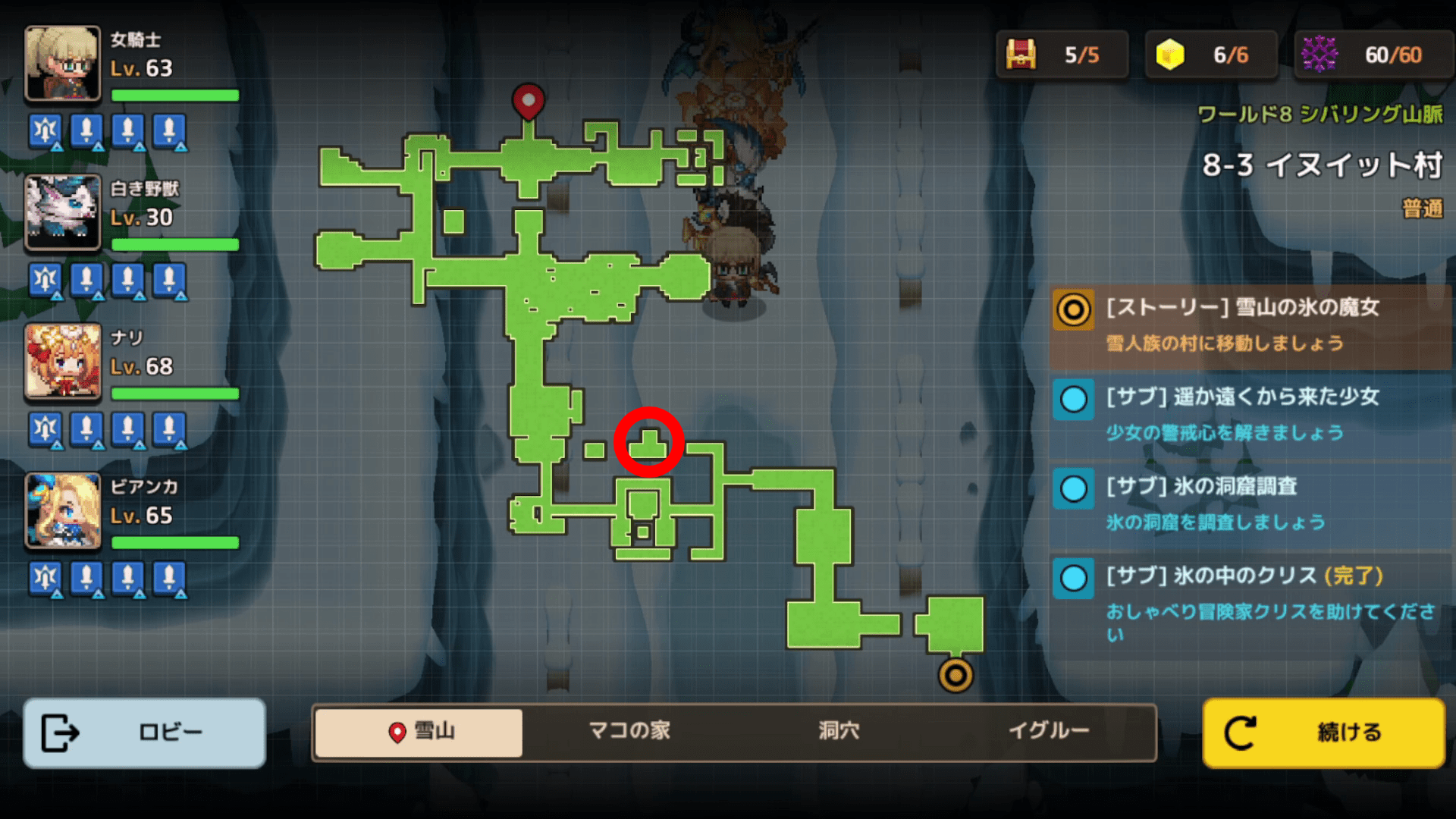
Task: Pick the ビアンカ Lv. 65 portrait
Action: coord(63,510)
